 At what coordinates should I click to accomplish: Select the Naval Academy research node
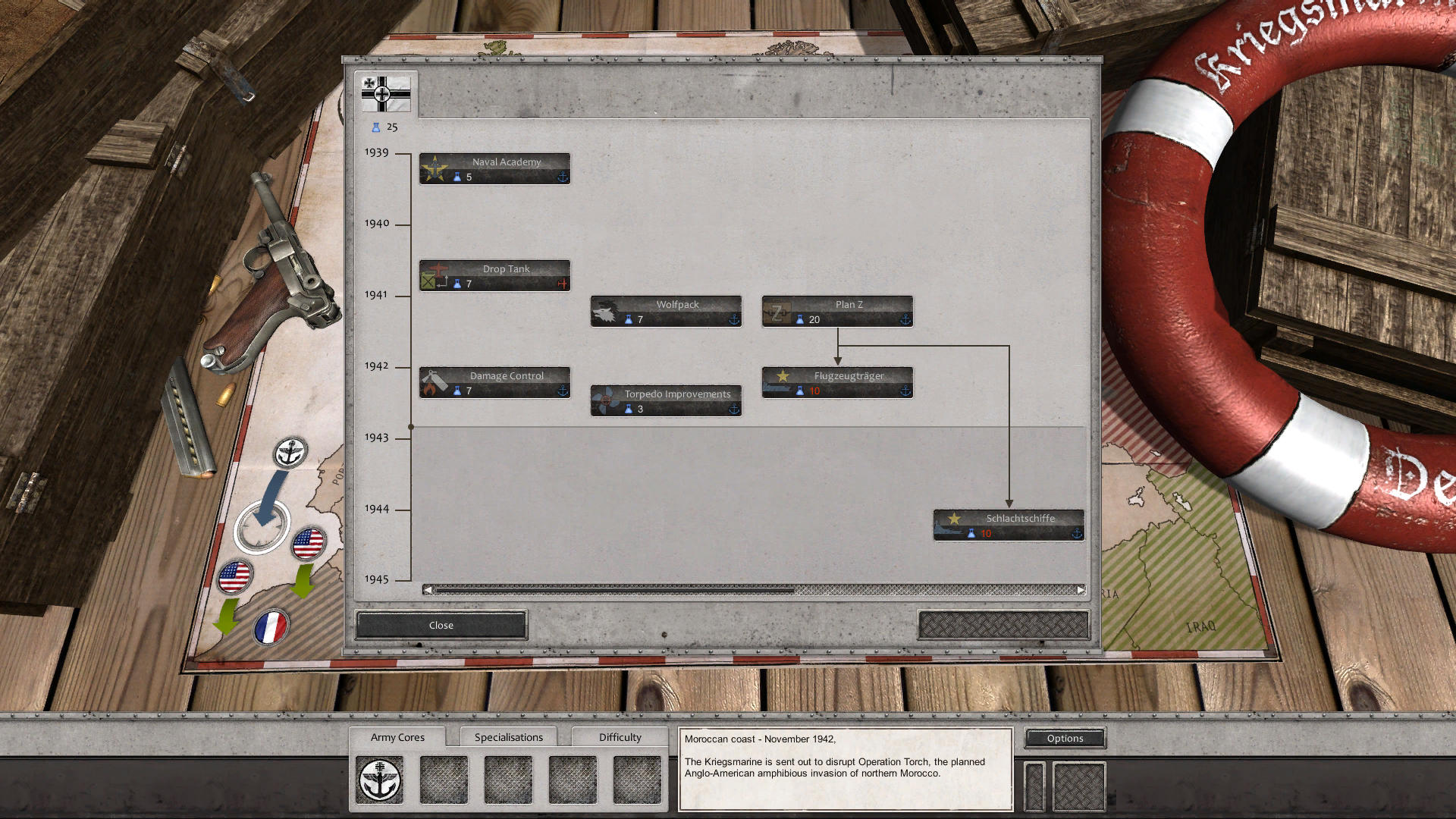point(494,168)
